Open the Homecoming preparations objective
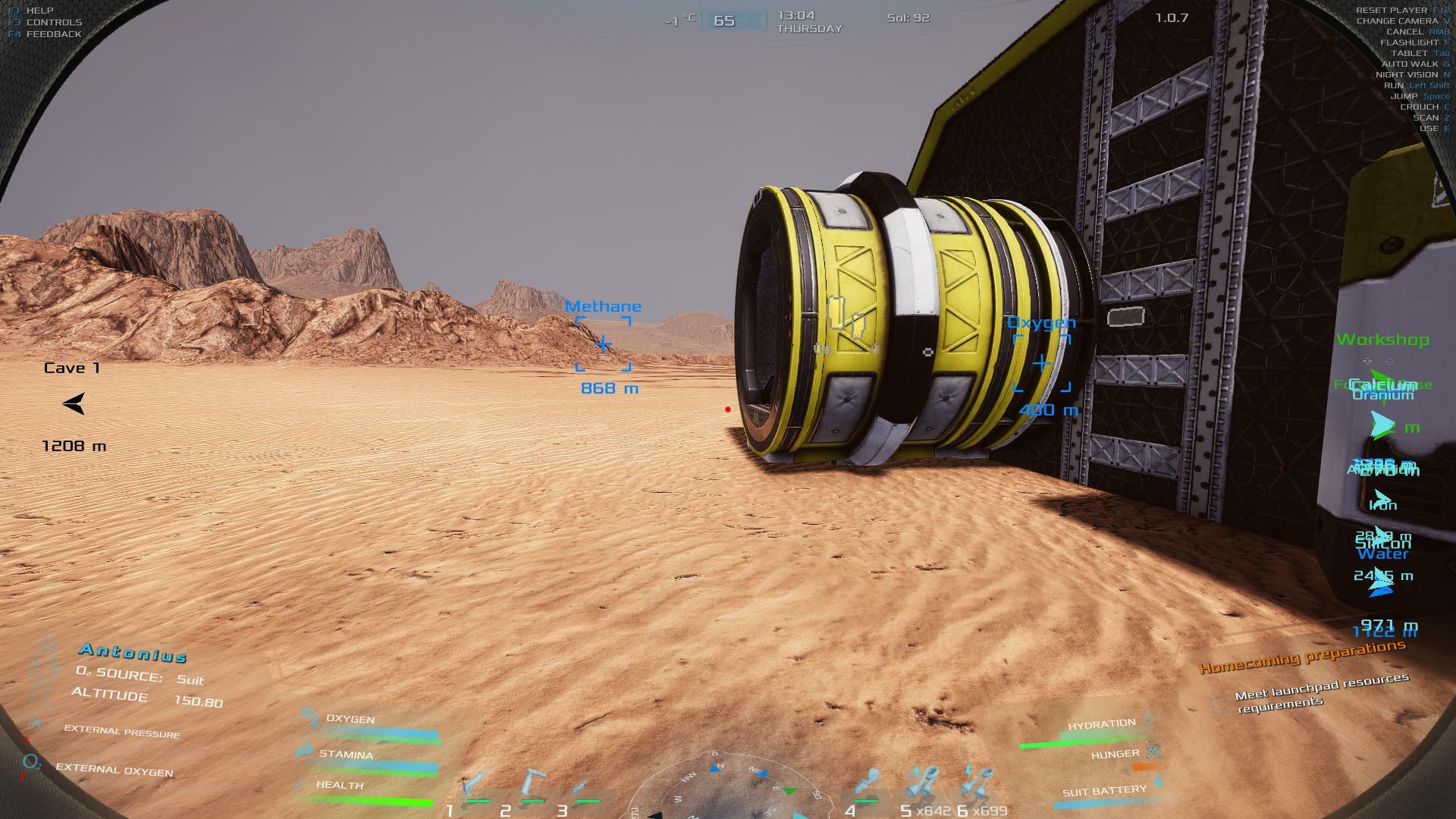Screen dimensions: 1456x819 coord(1302,657)
